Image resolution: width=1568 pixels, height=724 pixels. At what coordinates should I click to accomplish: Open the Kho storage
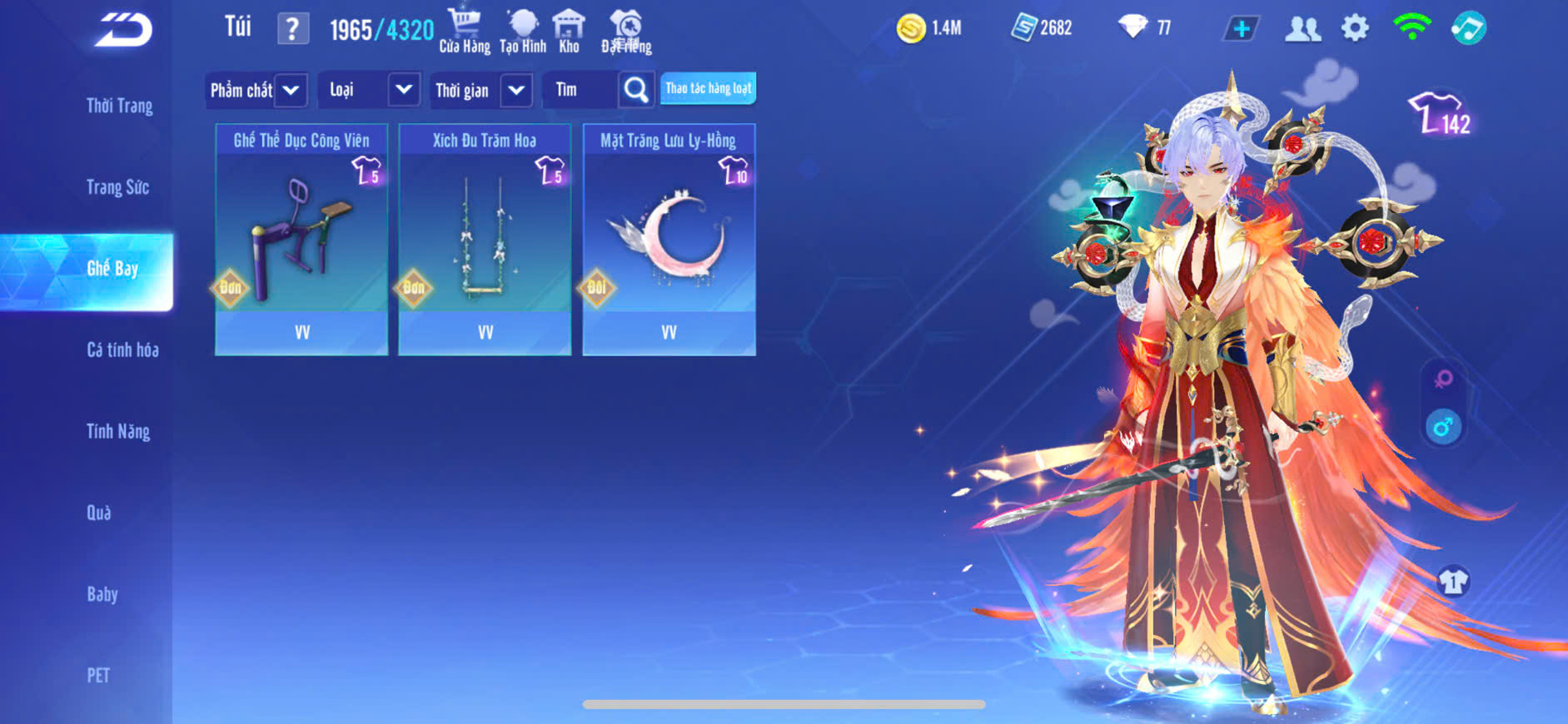click(x=569, y=31)
